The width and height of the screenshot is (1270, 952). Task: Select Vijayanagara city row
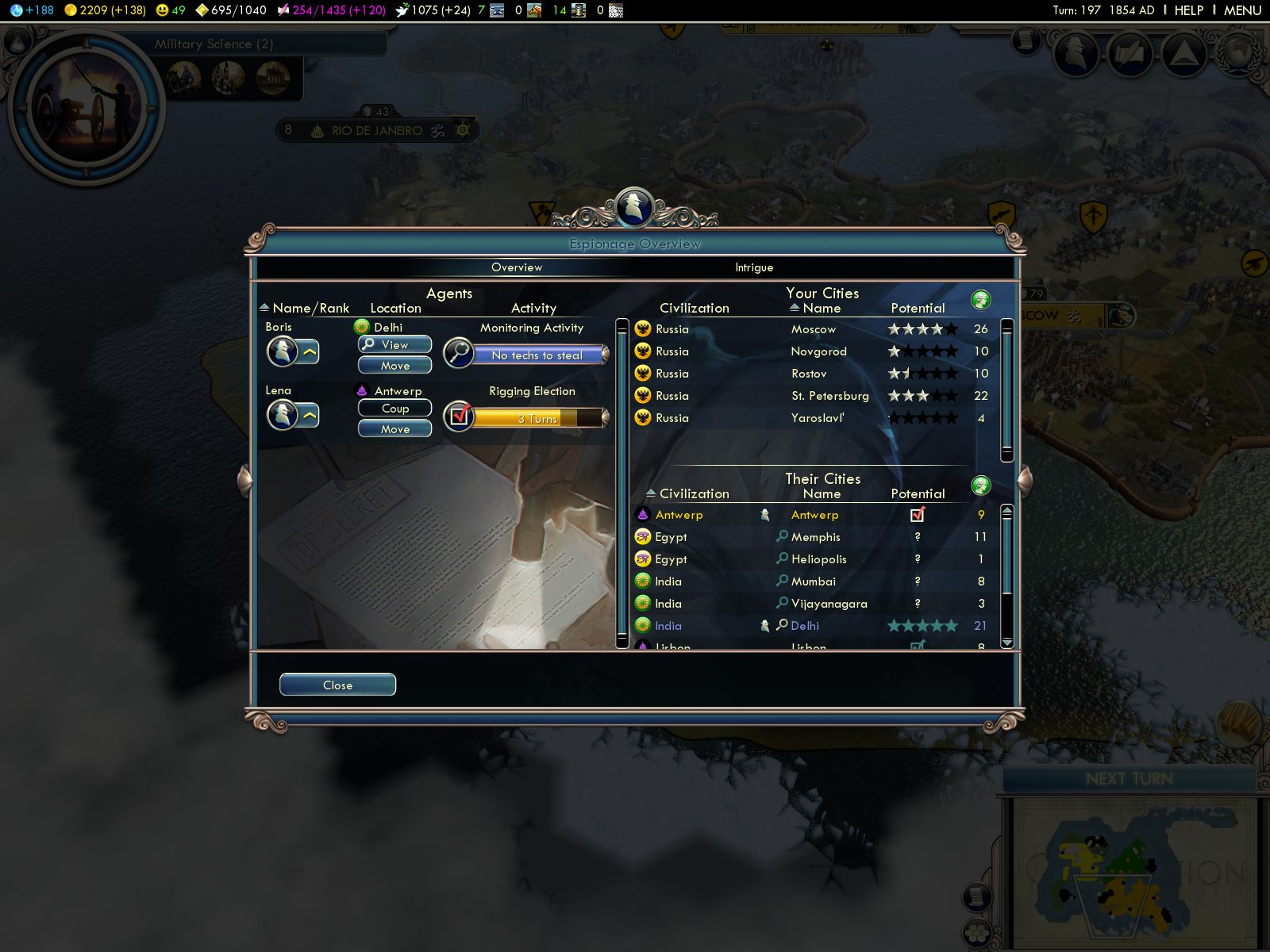[829, 604]
